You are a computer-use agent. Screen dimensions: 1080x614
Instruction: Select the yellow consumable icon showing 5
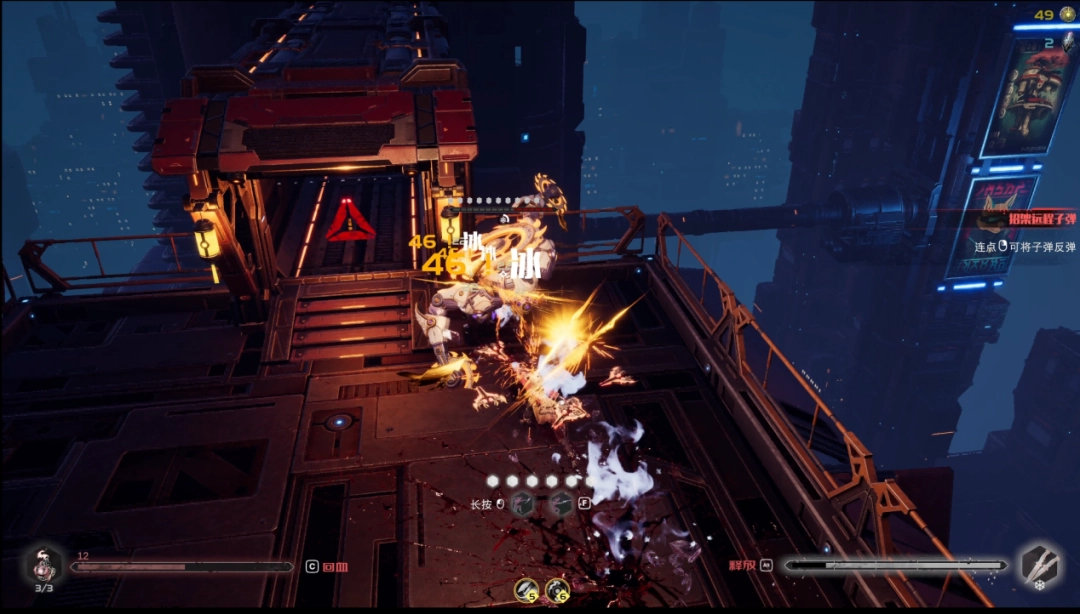tap(527, 591)
